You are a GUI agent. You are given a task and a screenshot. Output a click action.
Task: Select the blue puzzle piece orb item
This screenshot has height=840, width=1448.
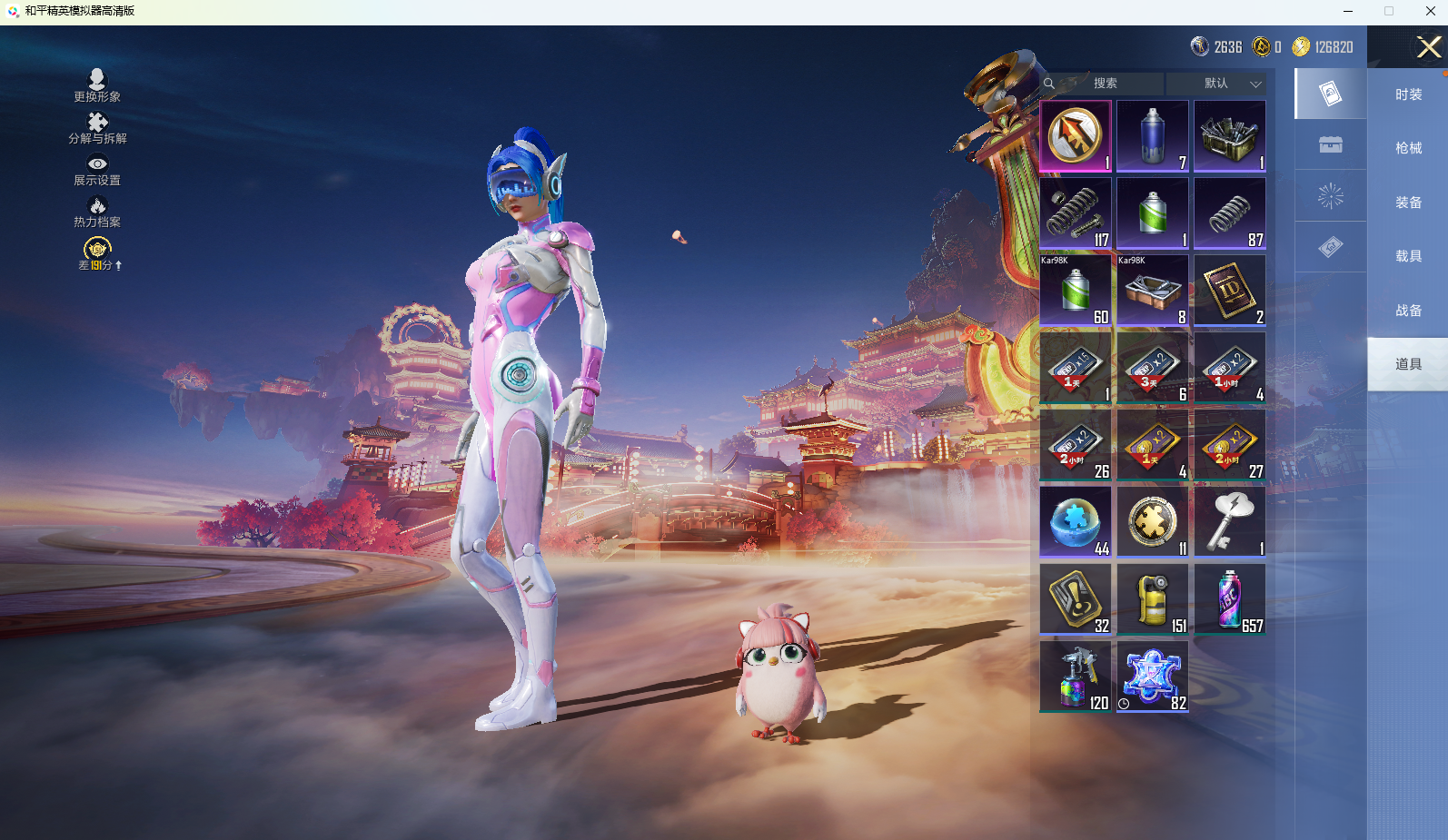click(1076, 522)
